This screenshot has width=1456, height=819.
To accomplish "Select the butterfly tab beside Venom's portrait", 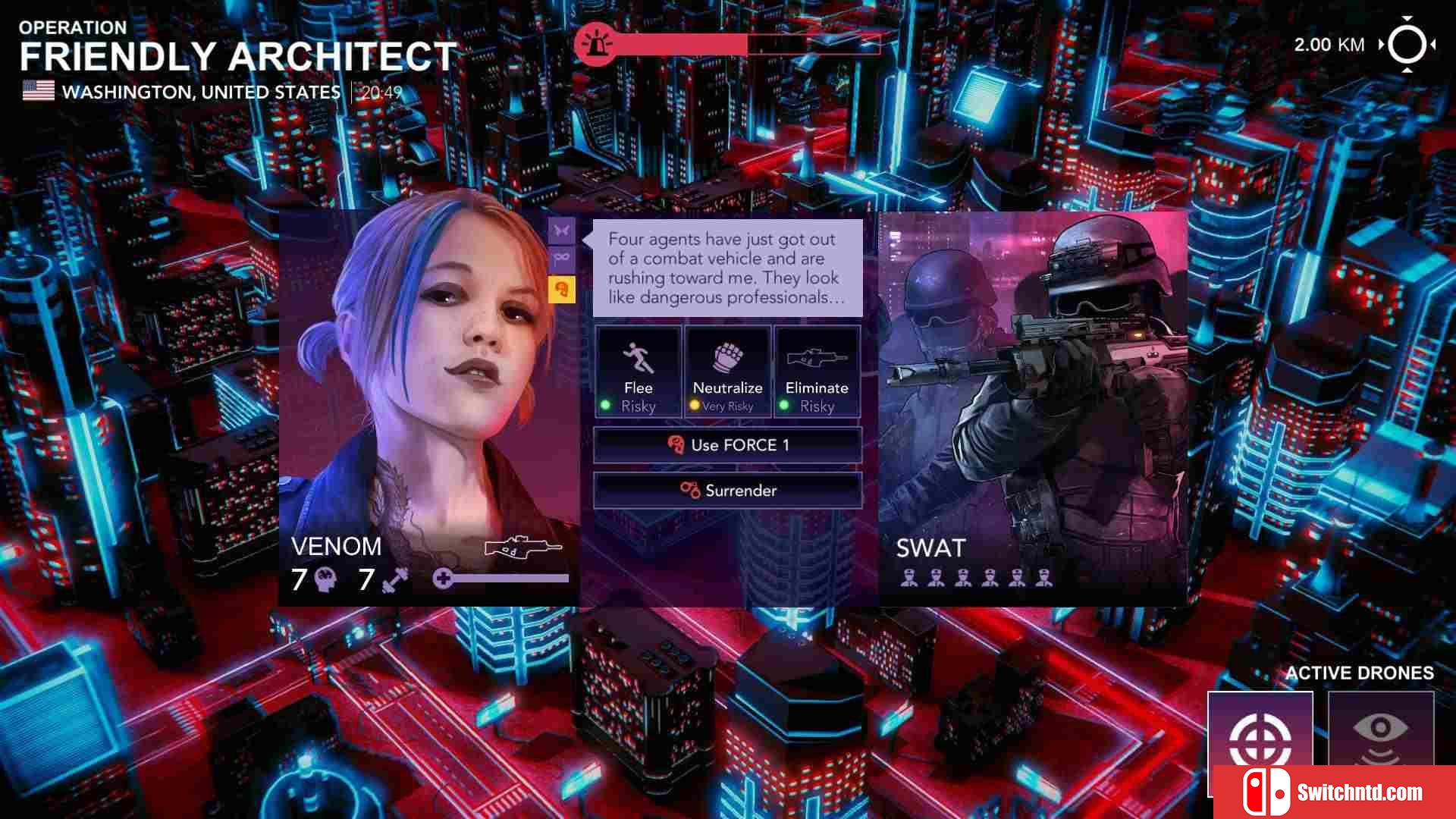I will (561, 231).
